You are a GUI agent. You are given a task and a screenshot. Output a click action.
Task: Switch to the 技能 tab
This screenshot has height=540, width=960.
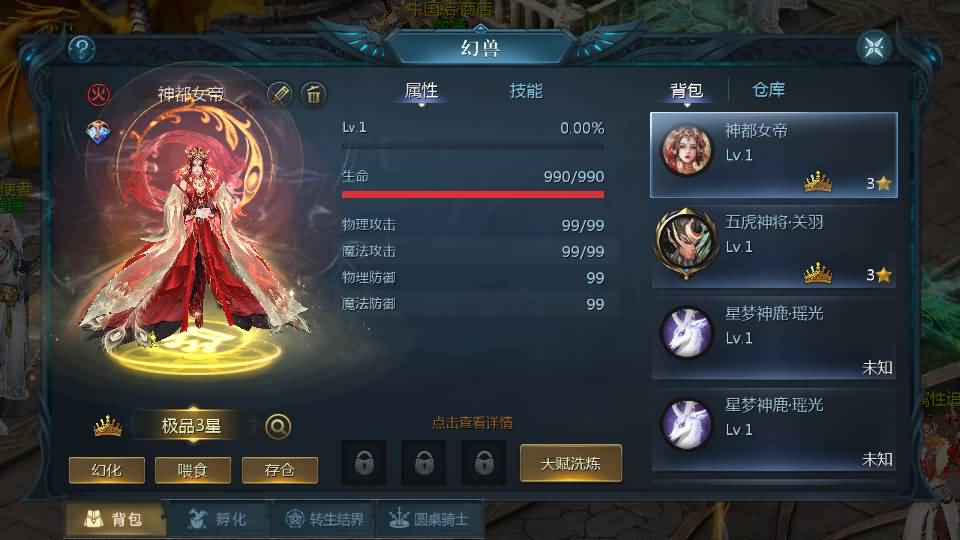(526, 91)
